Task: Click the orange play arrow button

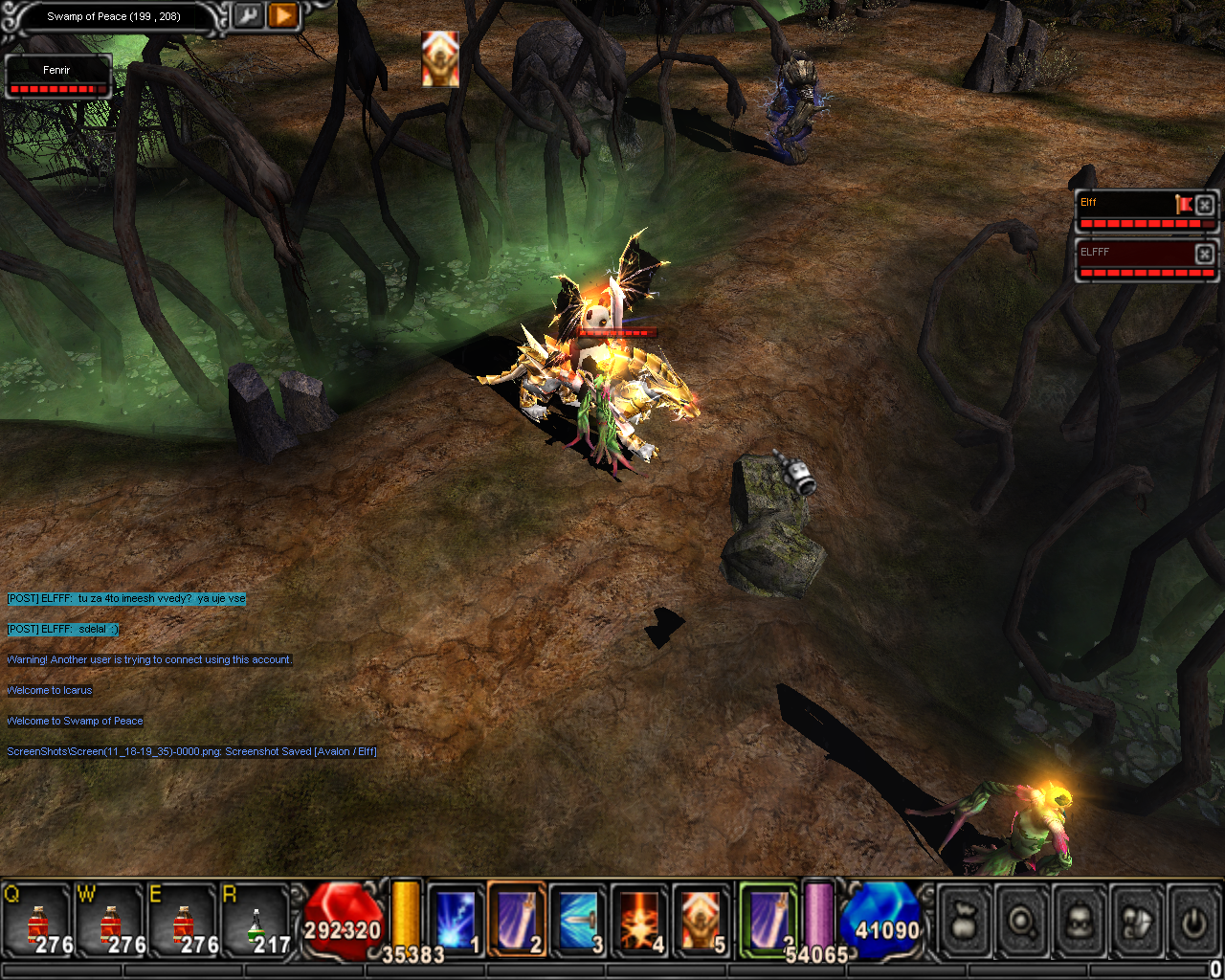Action: click(283, 16)
